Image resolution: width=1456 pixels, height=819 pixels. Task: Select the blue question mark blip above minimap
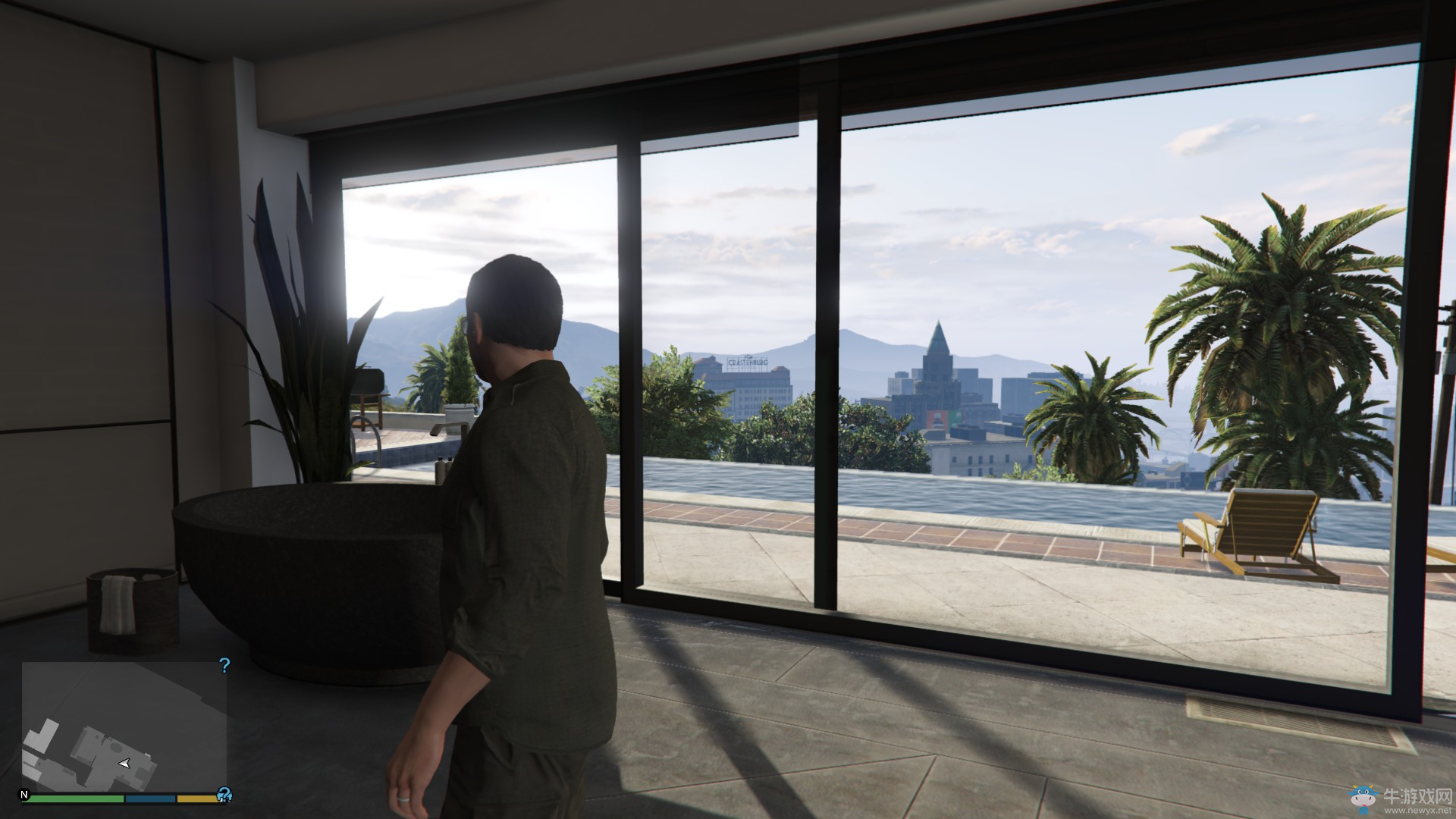pos(224,666)
